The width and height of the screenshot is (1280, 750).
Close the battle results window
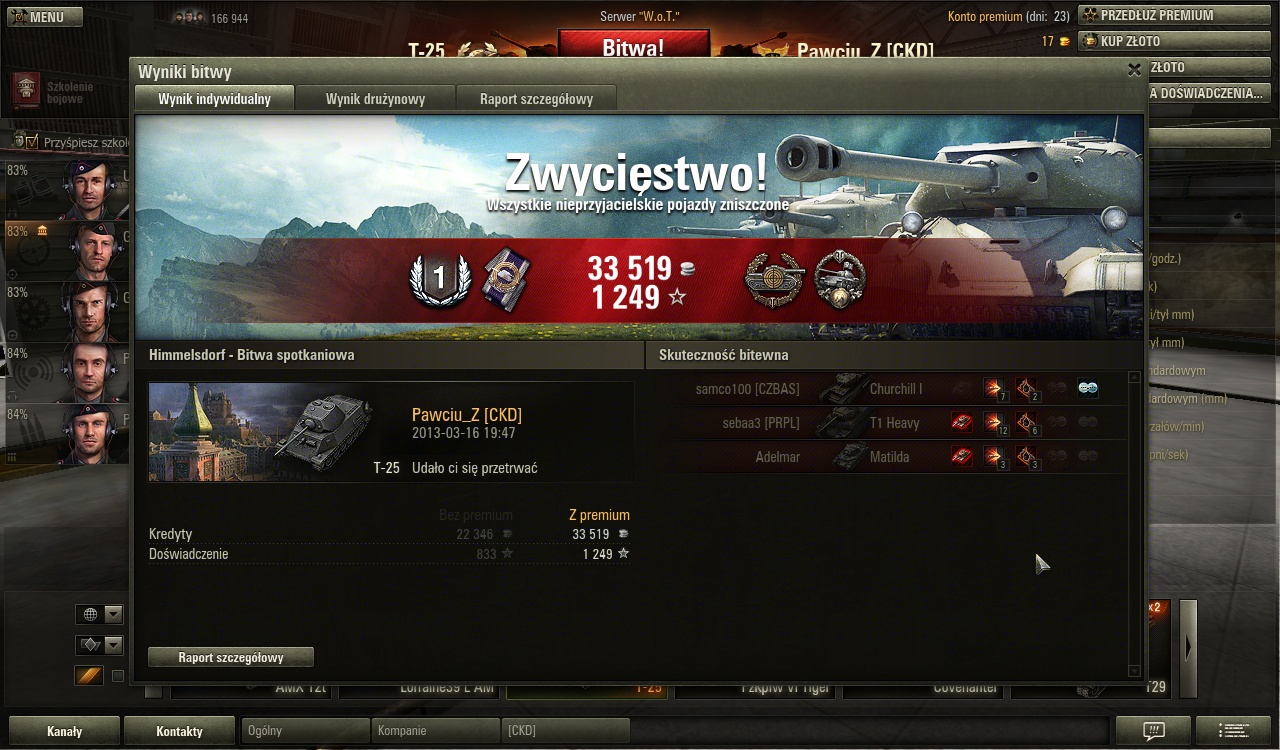point(1134,70)
